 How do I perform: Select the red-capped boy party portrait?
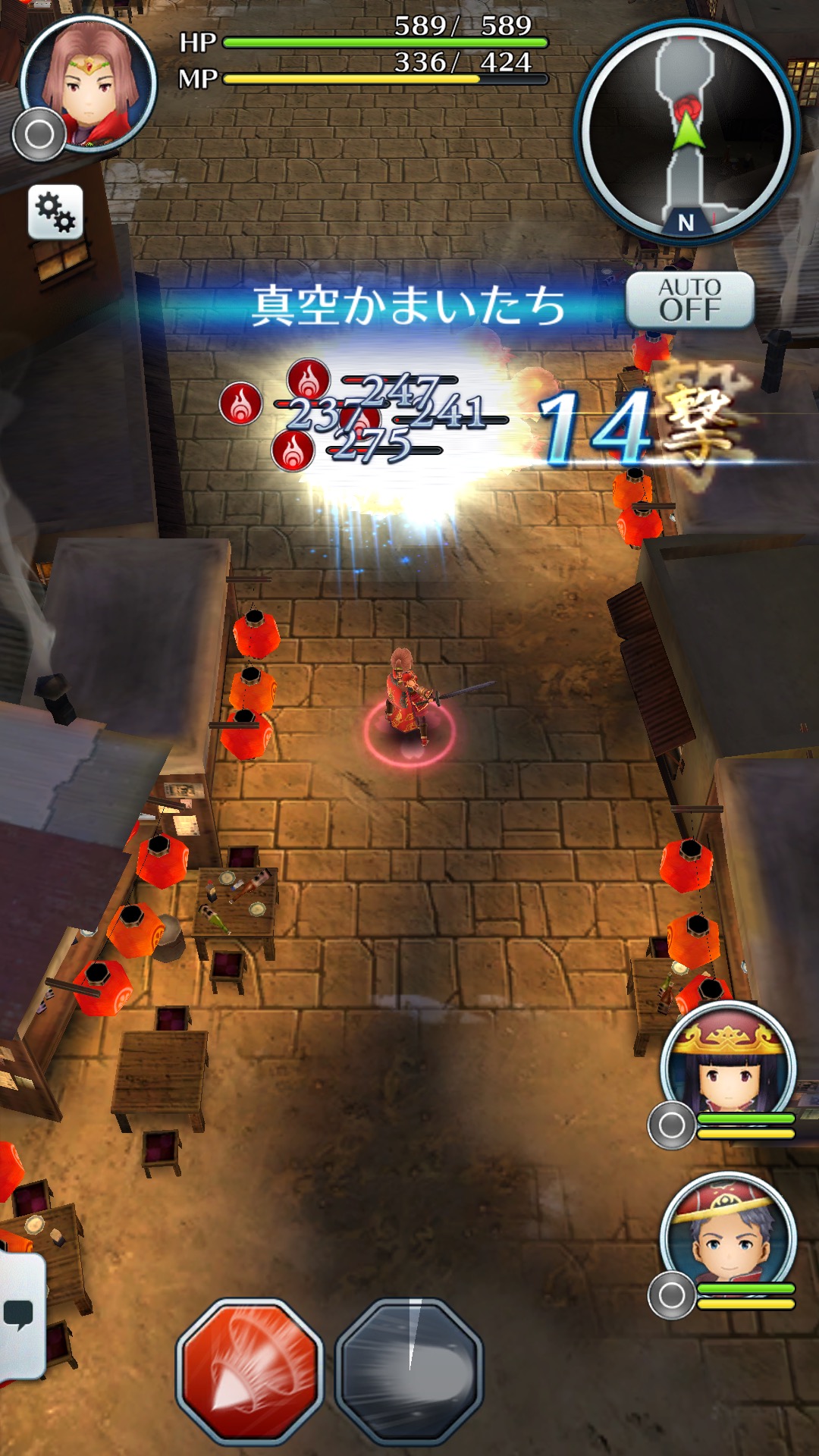(x=728, y=1236)
